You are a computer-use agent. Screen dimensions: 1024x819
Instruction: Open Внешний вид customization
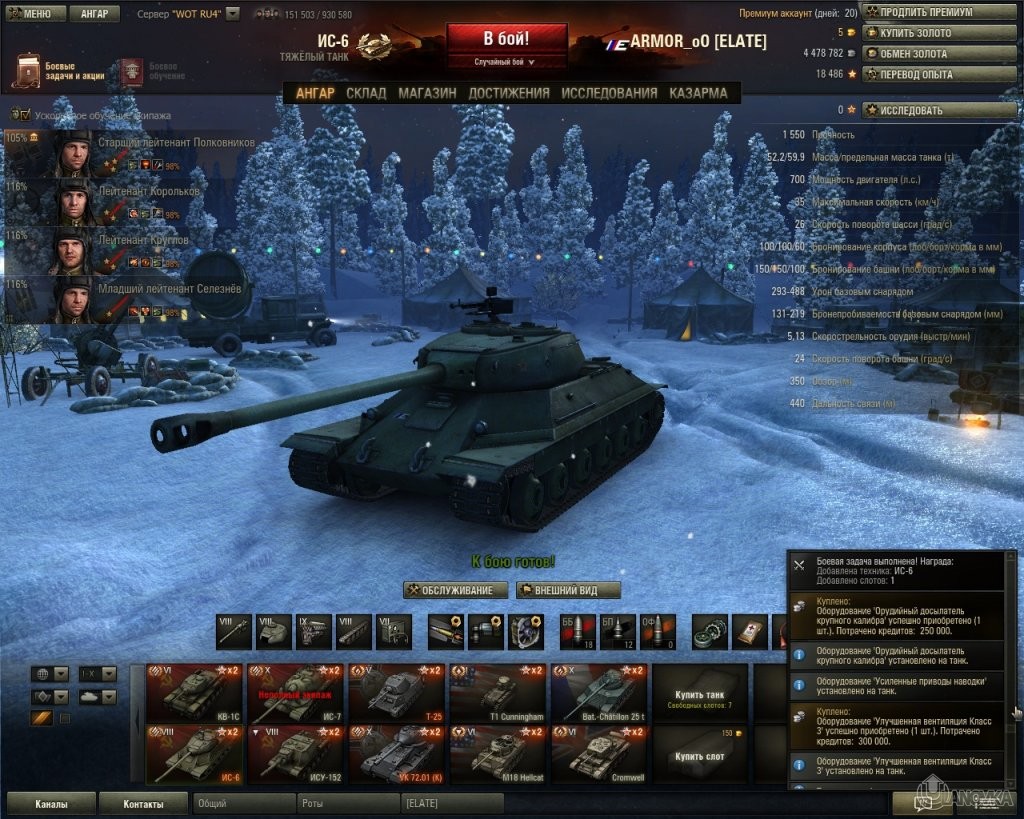coord(569,590)
